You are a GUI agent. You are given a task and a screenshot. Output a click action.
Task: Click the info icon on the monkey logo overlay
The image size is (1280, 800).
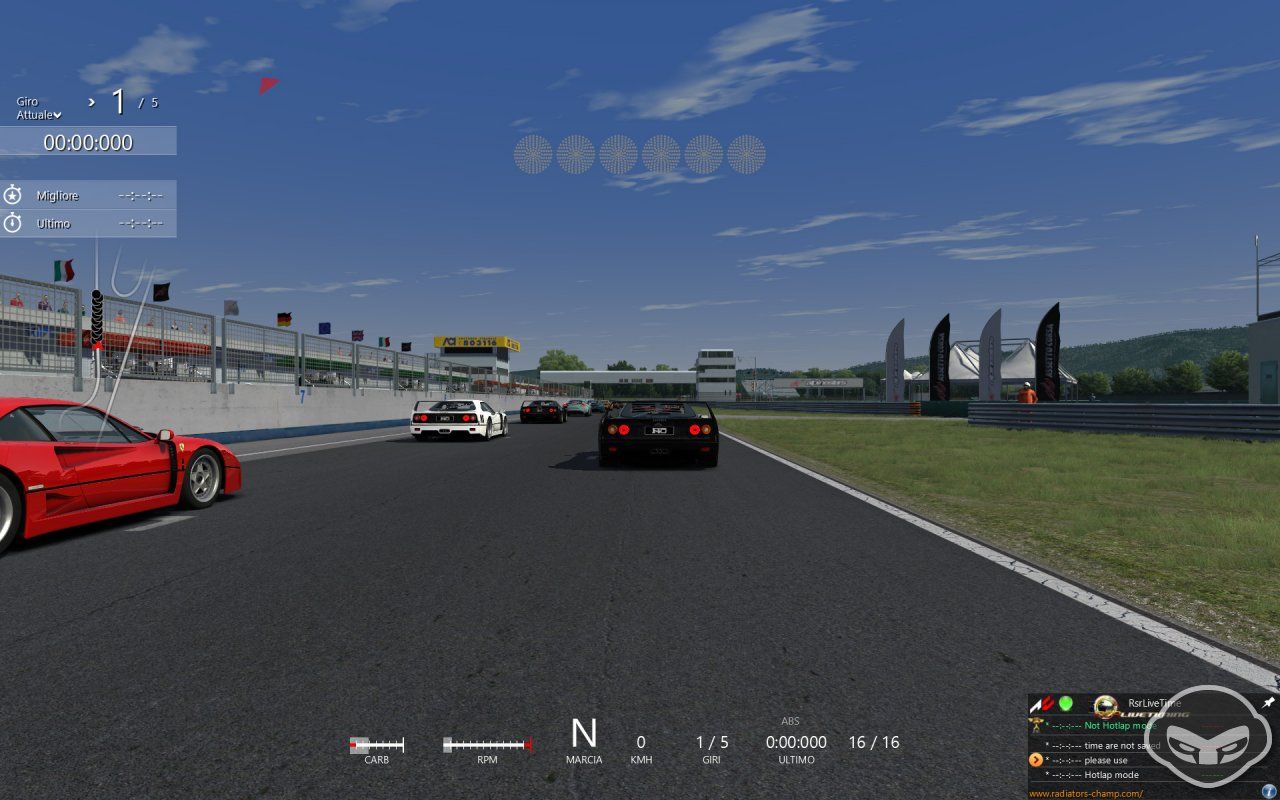[x=1268, y=791]
